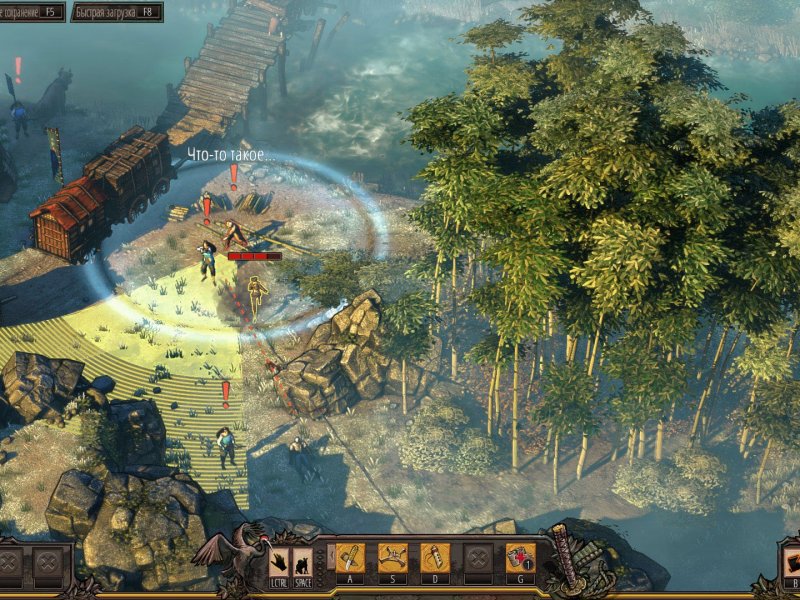Select the flask item skill
This screenshot has width=800, height=600.
coord(434,558)
